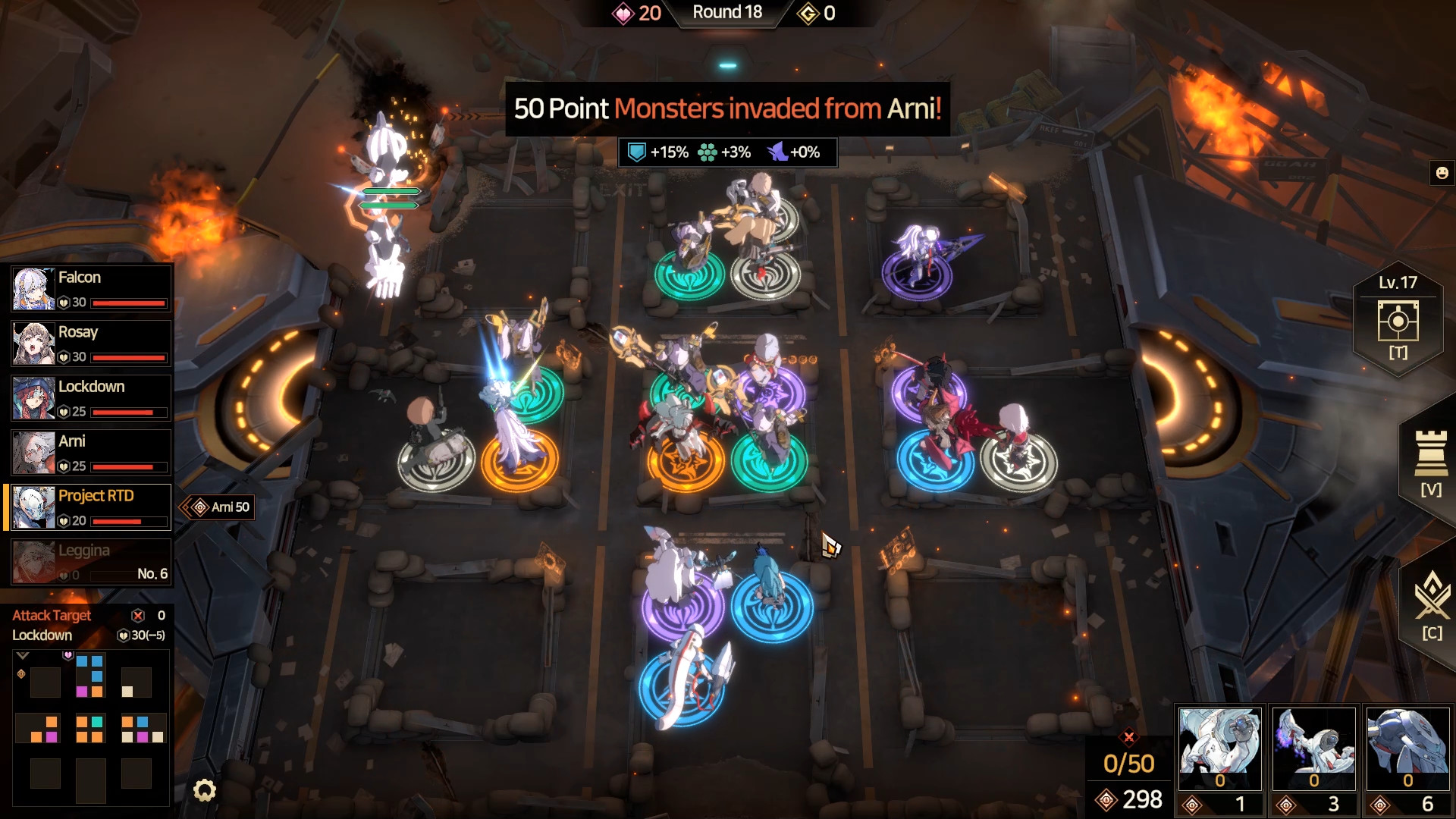Screen dimensions: 1456x819
Task: Select the monster thumbnail costing 6
Action: pos(1407,747)
